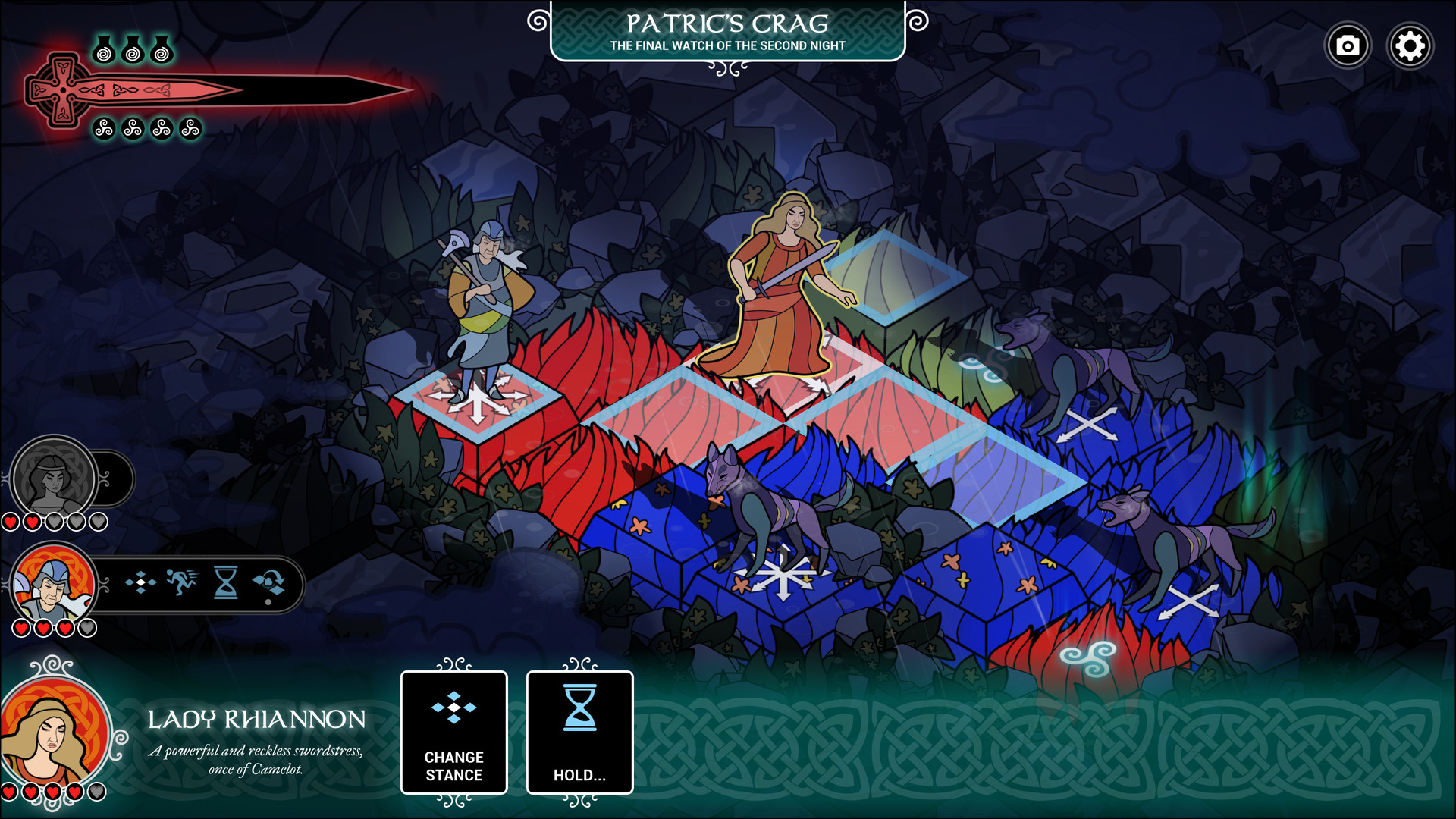Select the hourglass icon in the action bar
Screen dimensions: 1456x819
click(x=224, y=584)
